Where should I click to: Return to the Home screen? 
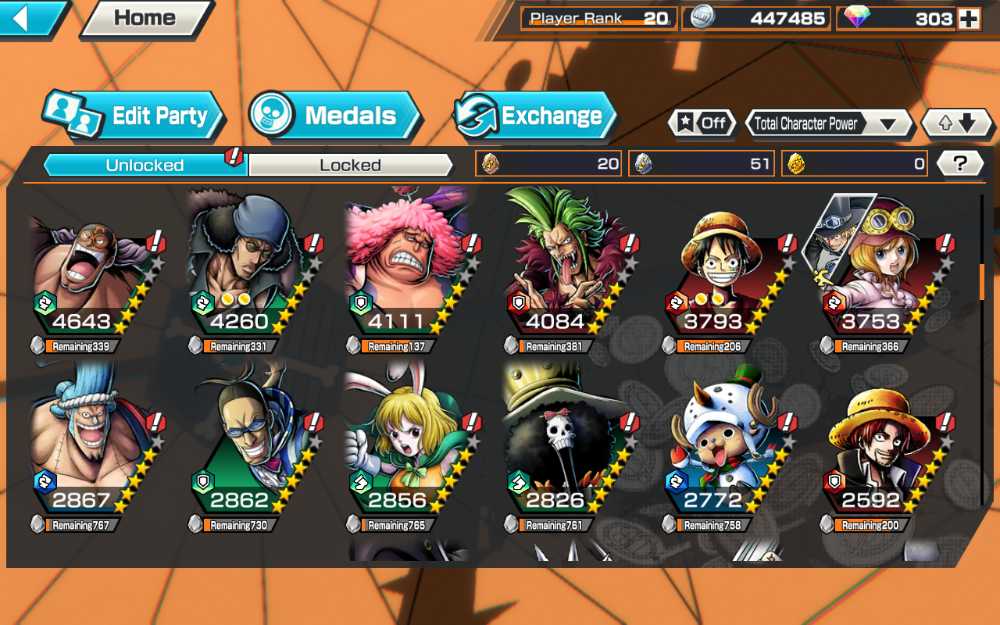click(145, 18)
